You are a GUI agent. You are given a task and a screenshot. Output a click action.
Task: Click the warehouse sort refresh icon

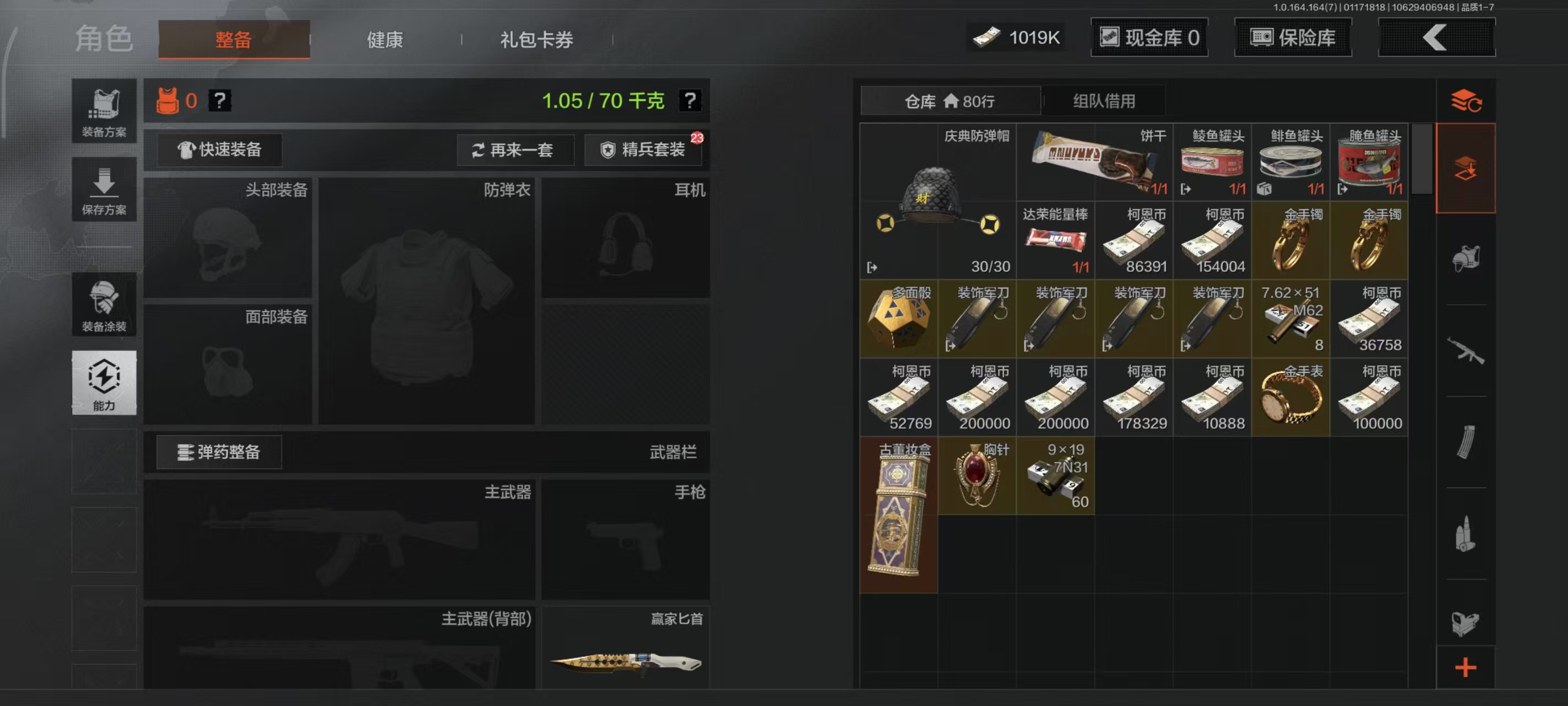[1467, 100]
